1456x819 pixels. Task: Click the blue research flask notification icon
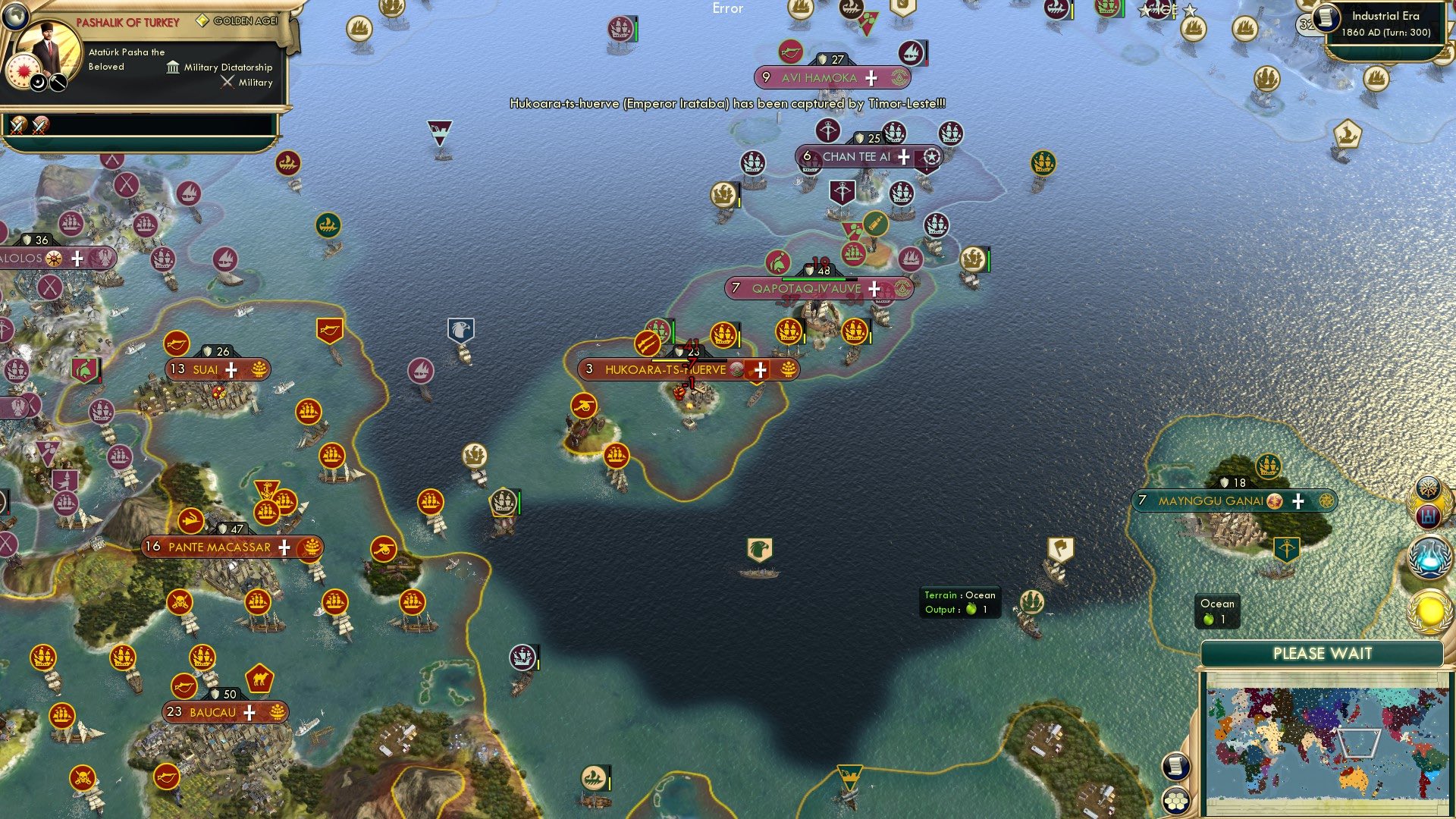[x=1429, y=560]
